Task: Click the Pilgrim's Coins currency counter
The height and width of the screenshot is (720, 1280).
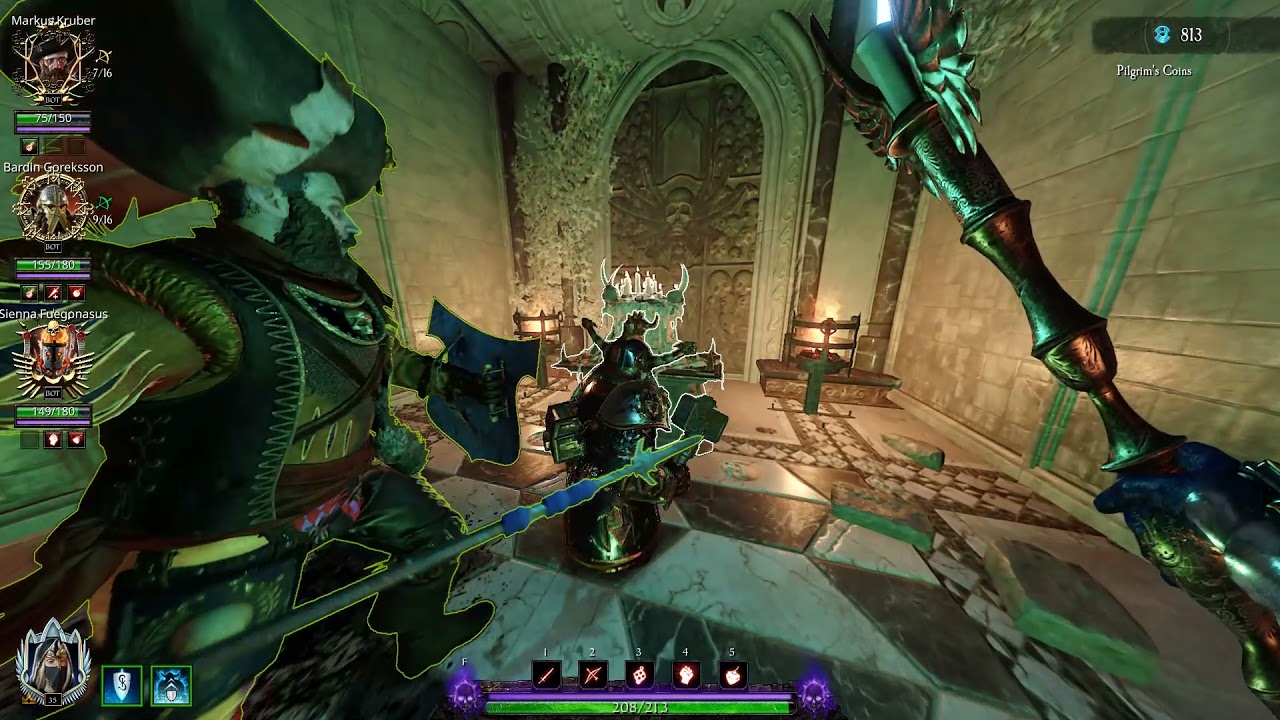Action: click(x=1178, y=36)
